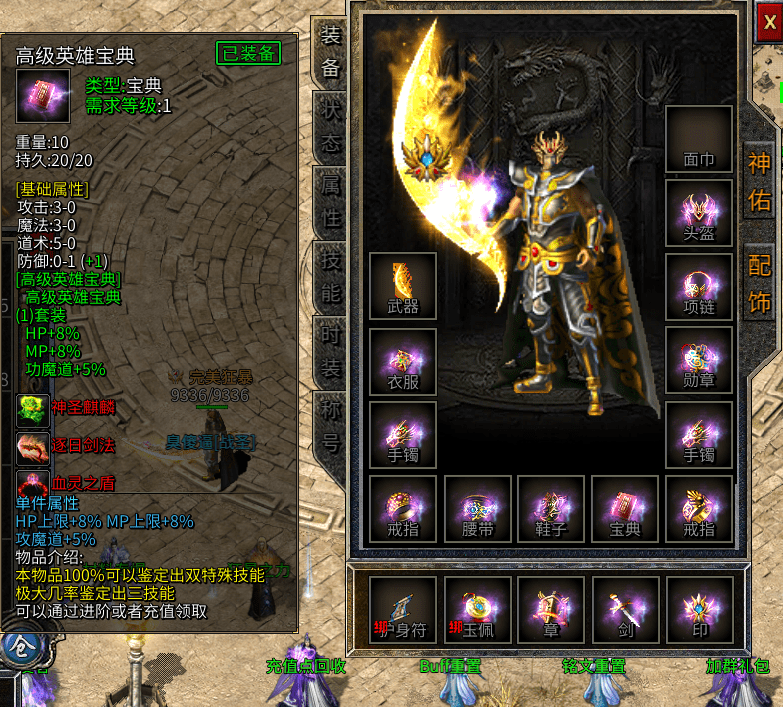
Task: Select the 武器 weapon slot
Action: [403, 286]
